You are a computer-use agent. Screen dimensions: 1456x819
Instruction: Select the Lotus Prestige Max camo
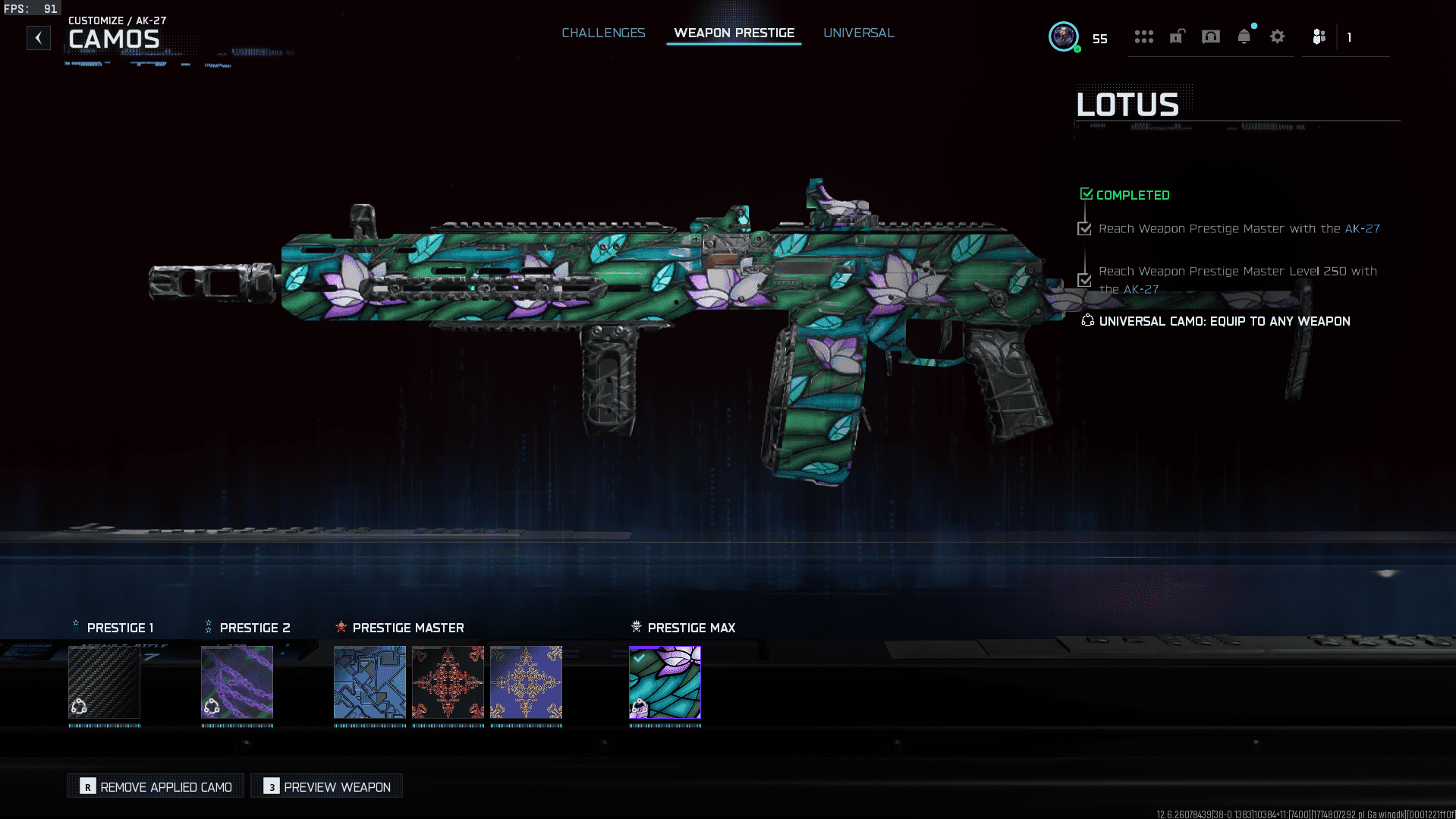point(665,682)
